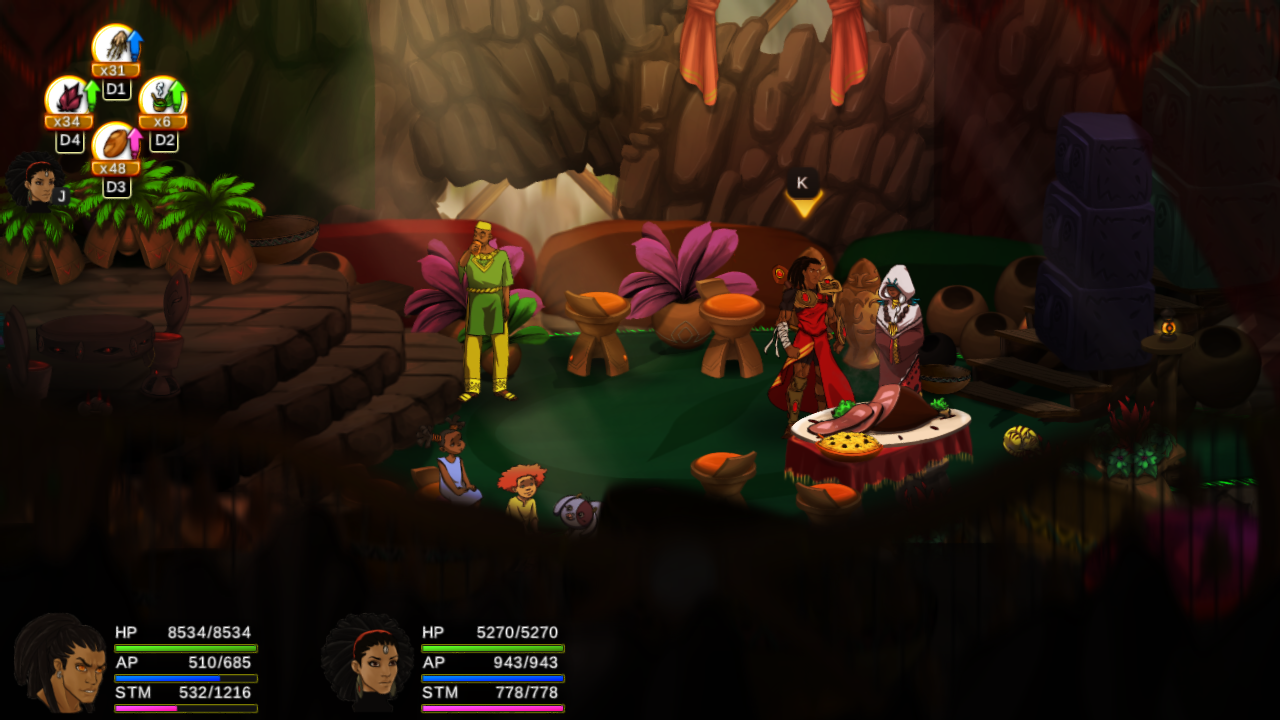Viewport: 1280px width, 720px height.
Task: Use the root item with blue arrow
Action: [115, 48]
